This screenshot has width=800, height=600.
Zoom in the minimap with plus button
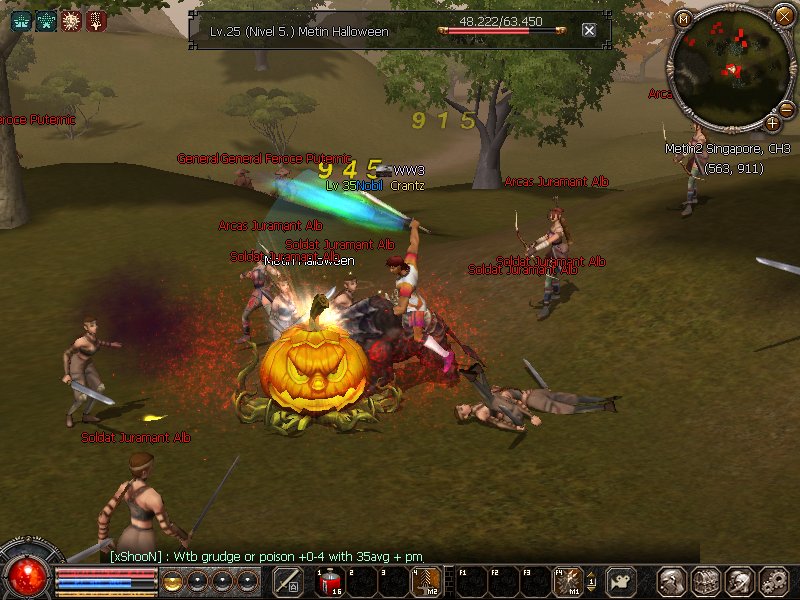tap(772, 124)
